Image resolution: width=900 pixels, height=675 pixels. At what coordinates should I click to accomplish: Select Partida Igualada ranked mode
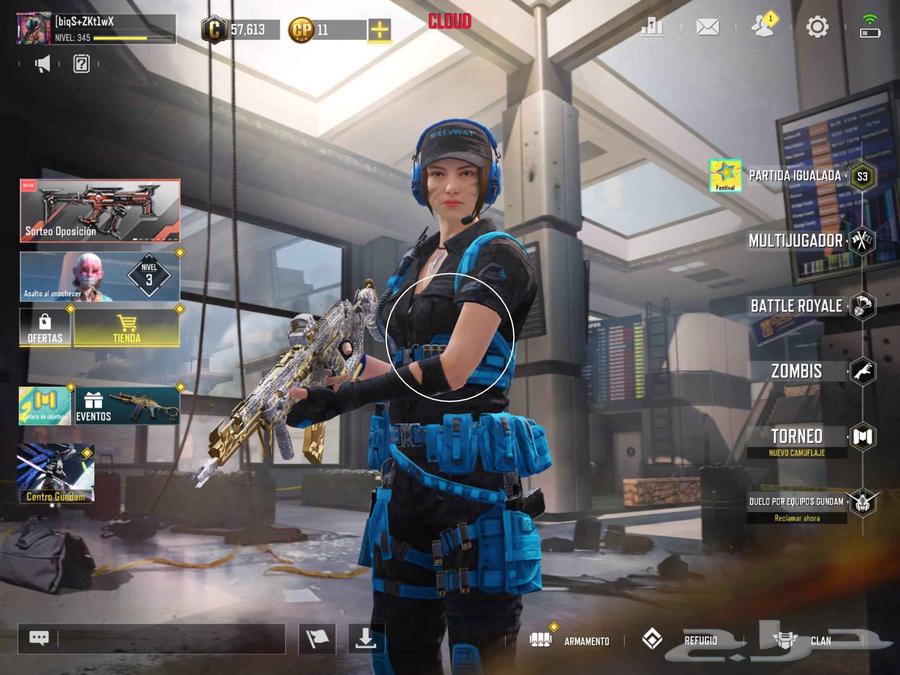(x=795, y=176)
